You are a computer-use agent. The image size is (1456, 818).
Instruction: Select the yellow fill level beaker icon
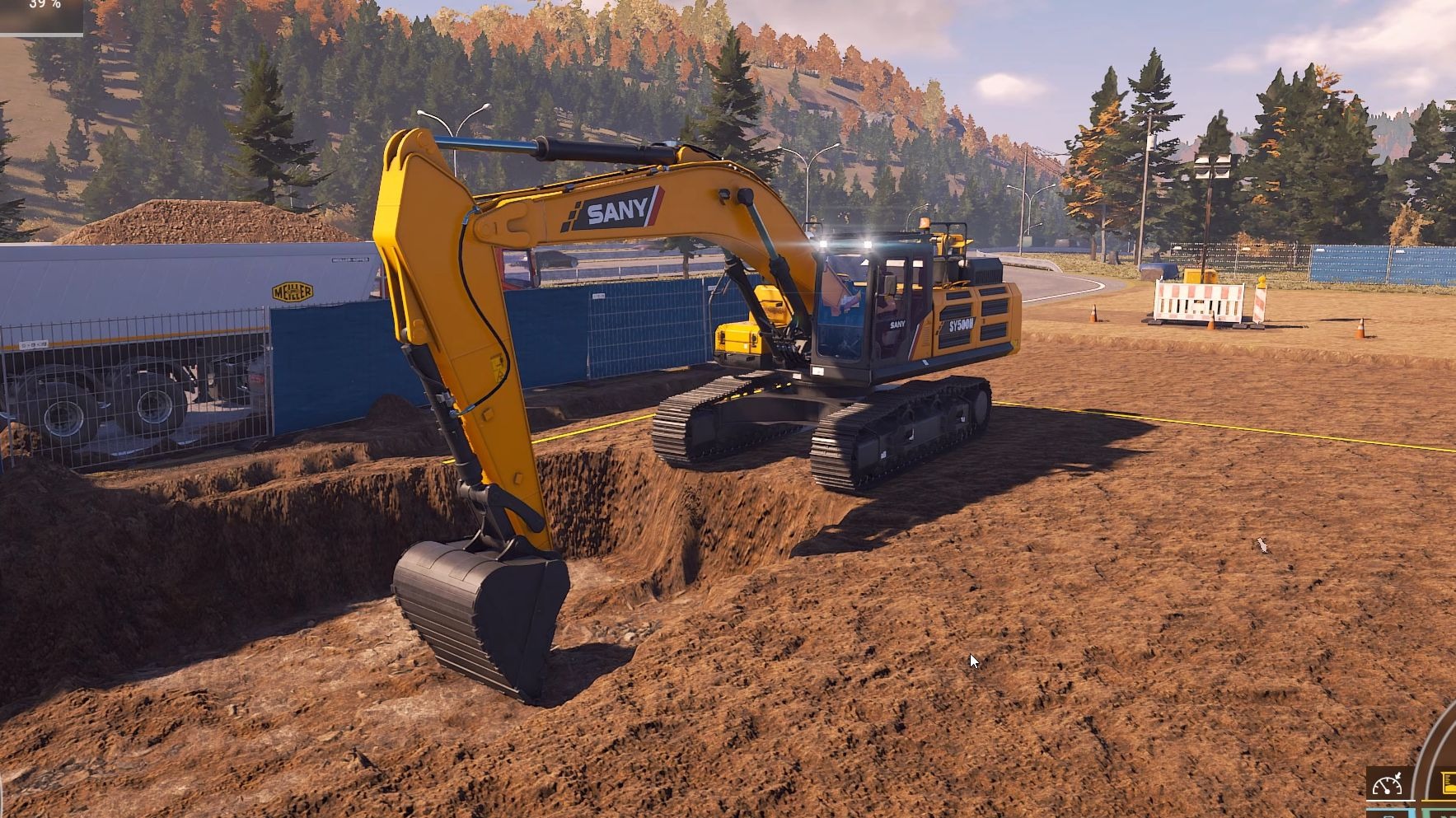(1447, 783)
